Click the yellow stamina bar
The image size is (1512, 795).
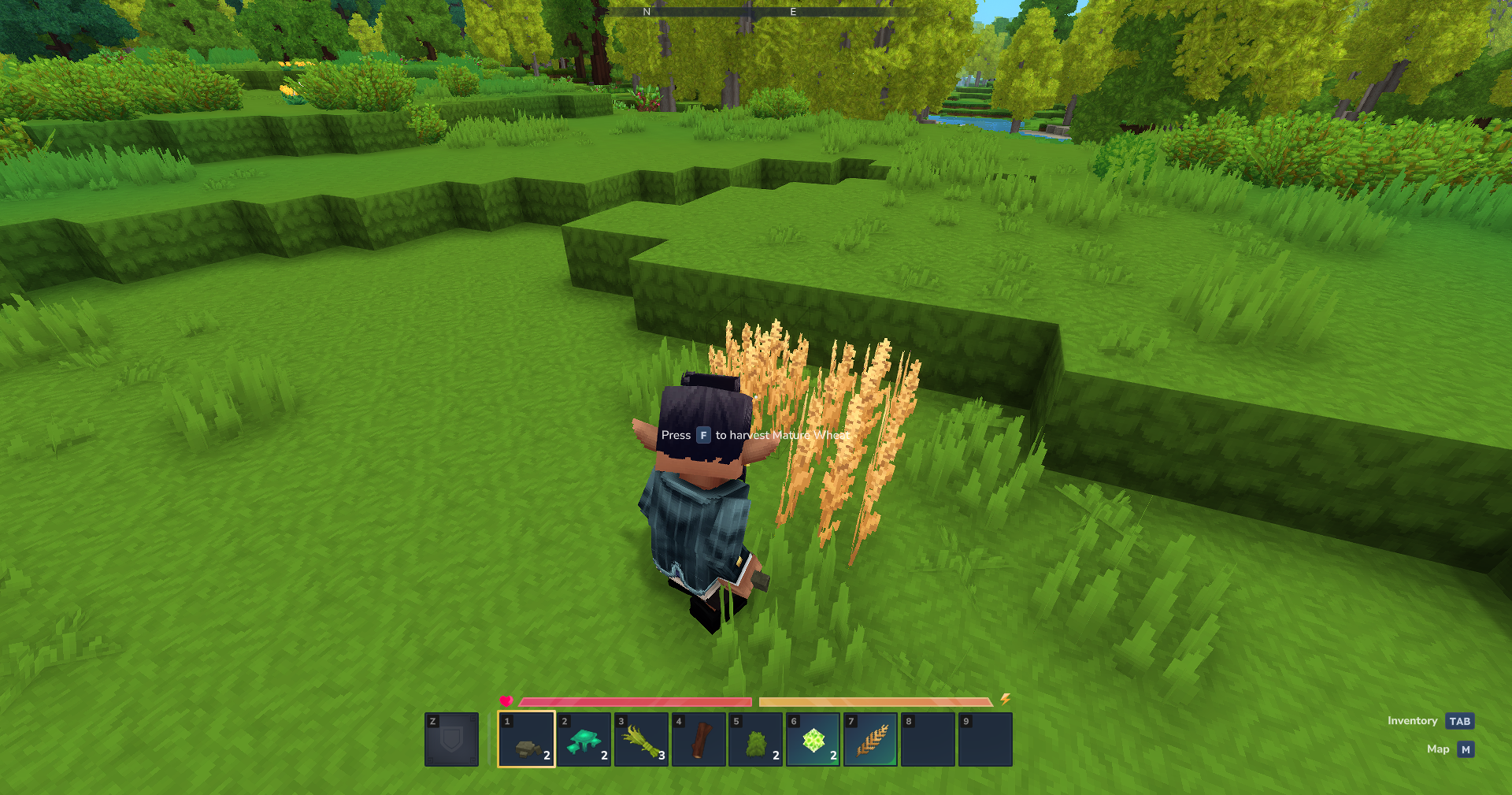(x=874, y=700)
